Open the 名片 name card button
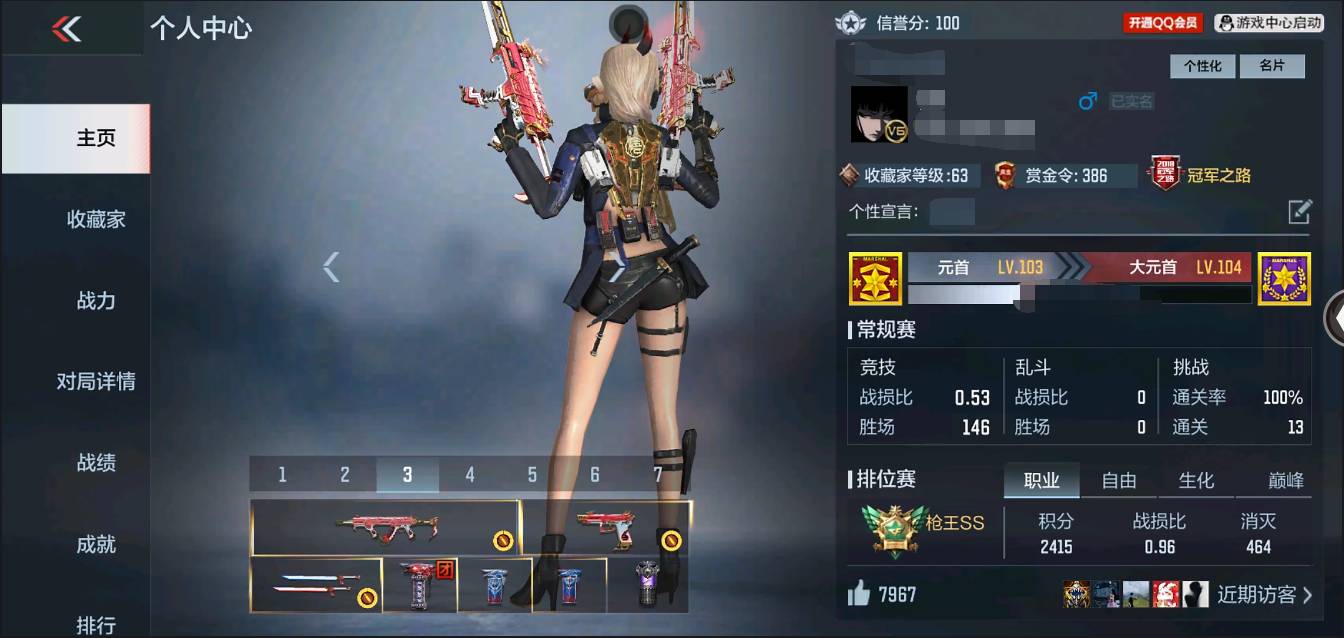The image size is (1344, 638). [x=1272, y=66]
